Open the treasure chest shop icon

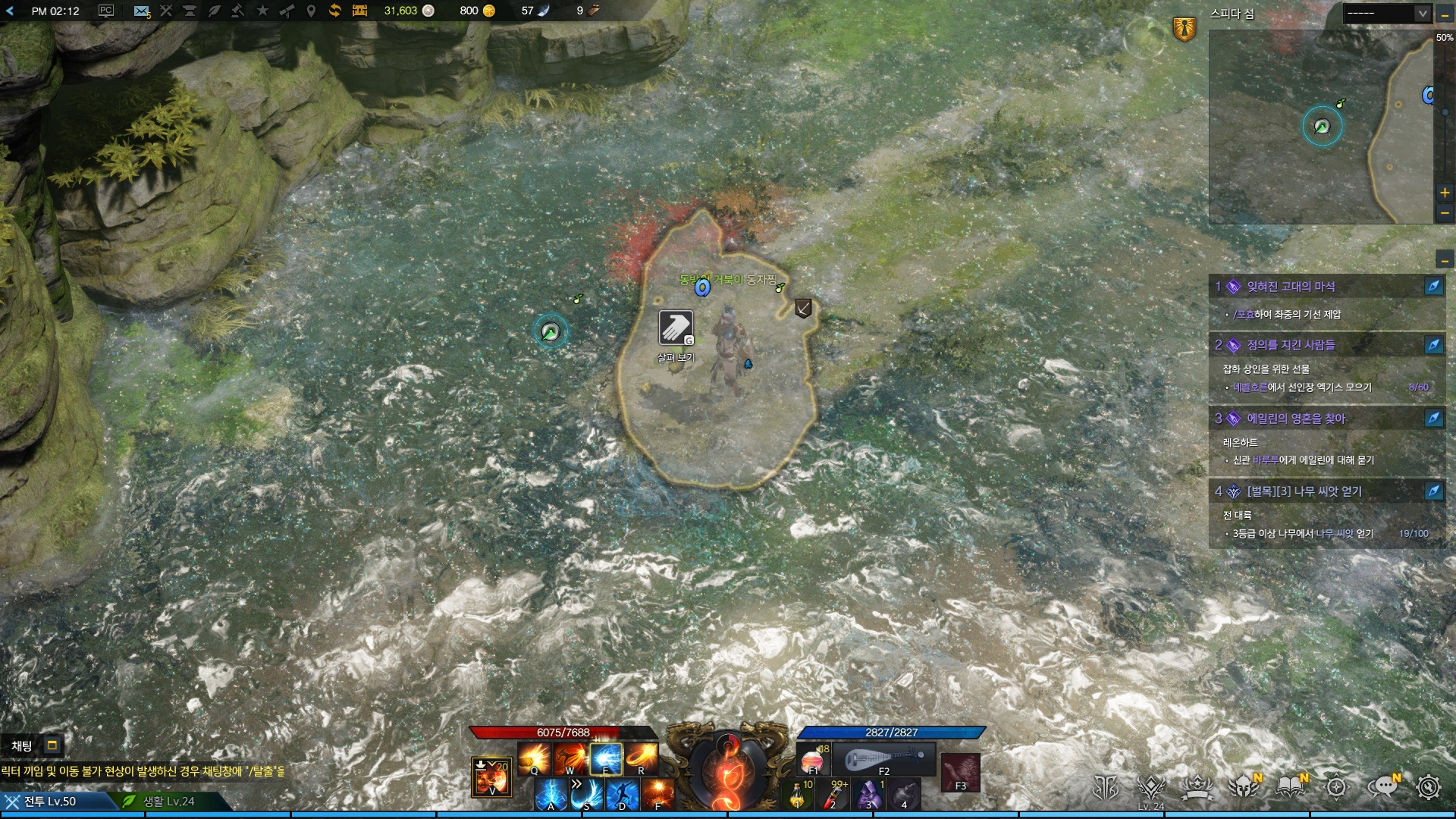pyautogui.click(x=359, y=11)
